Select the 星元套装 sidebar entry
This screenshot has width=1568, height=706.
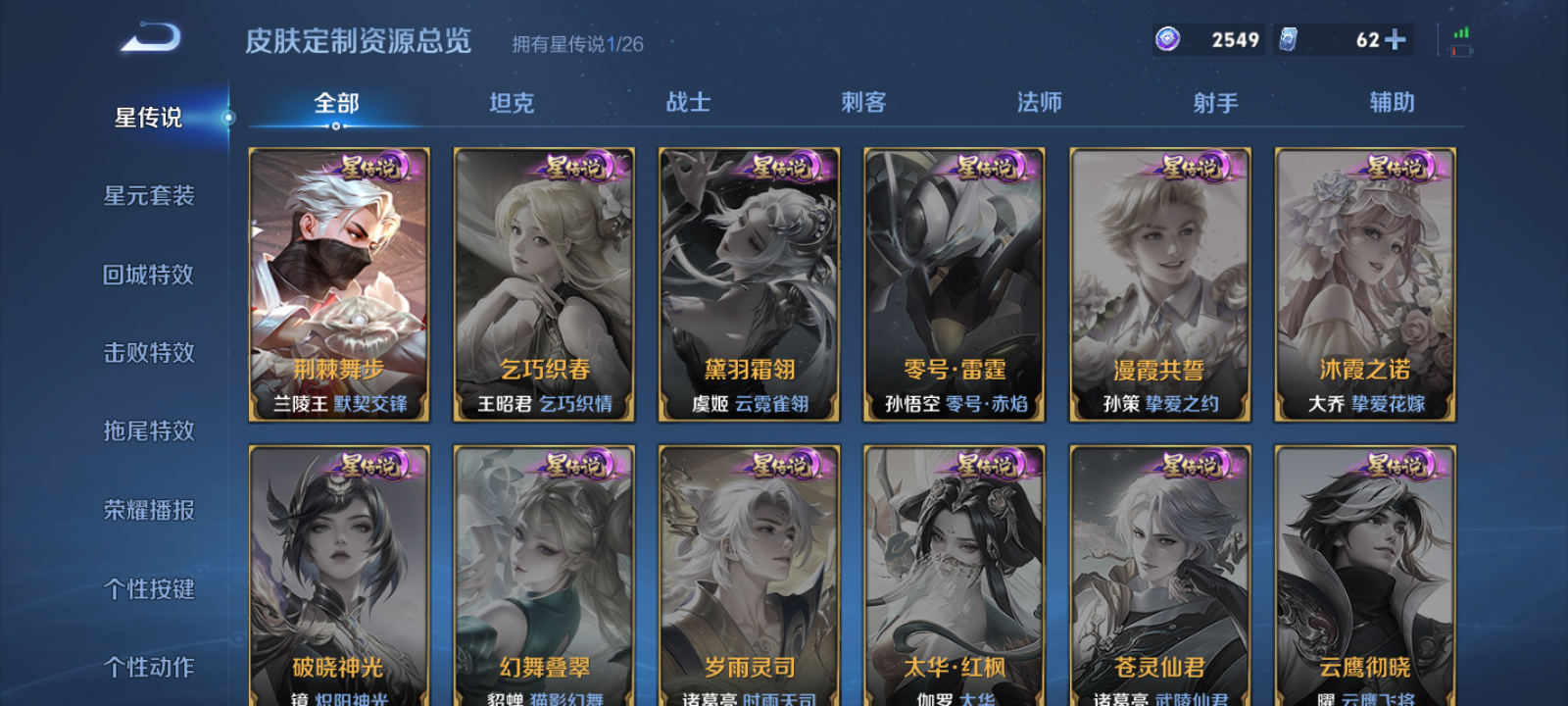click(x=149, y=196)
